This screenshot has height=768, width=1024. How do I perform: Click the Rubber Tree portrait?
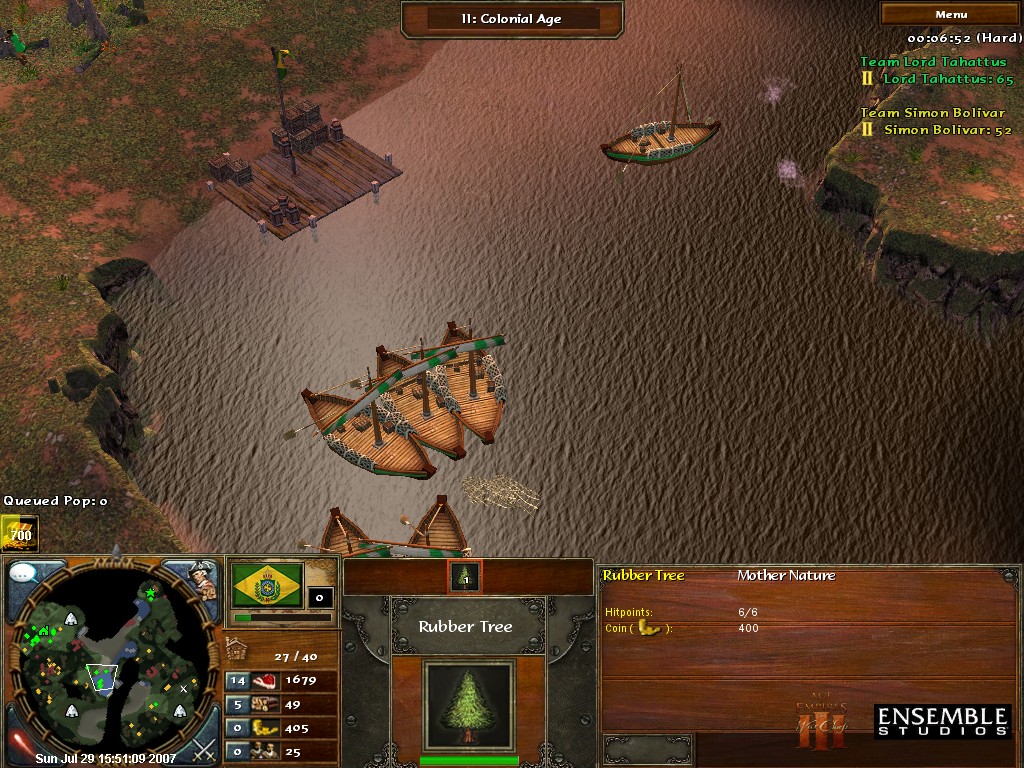[x=468, y=705]
